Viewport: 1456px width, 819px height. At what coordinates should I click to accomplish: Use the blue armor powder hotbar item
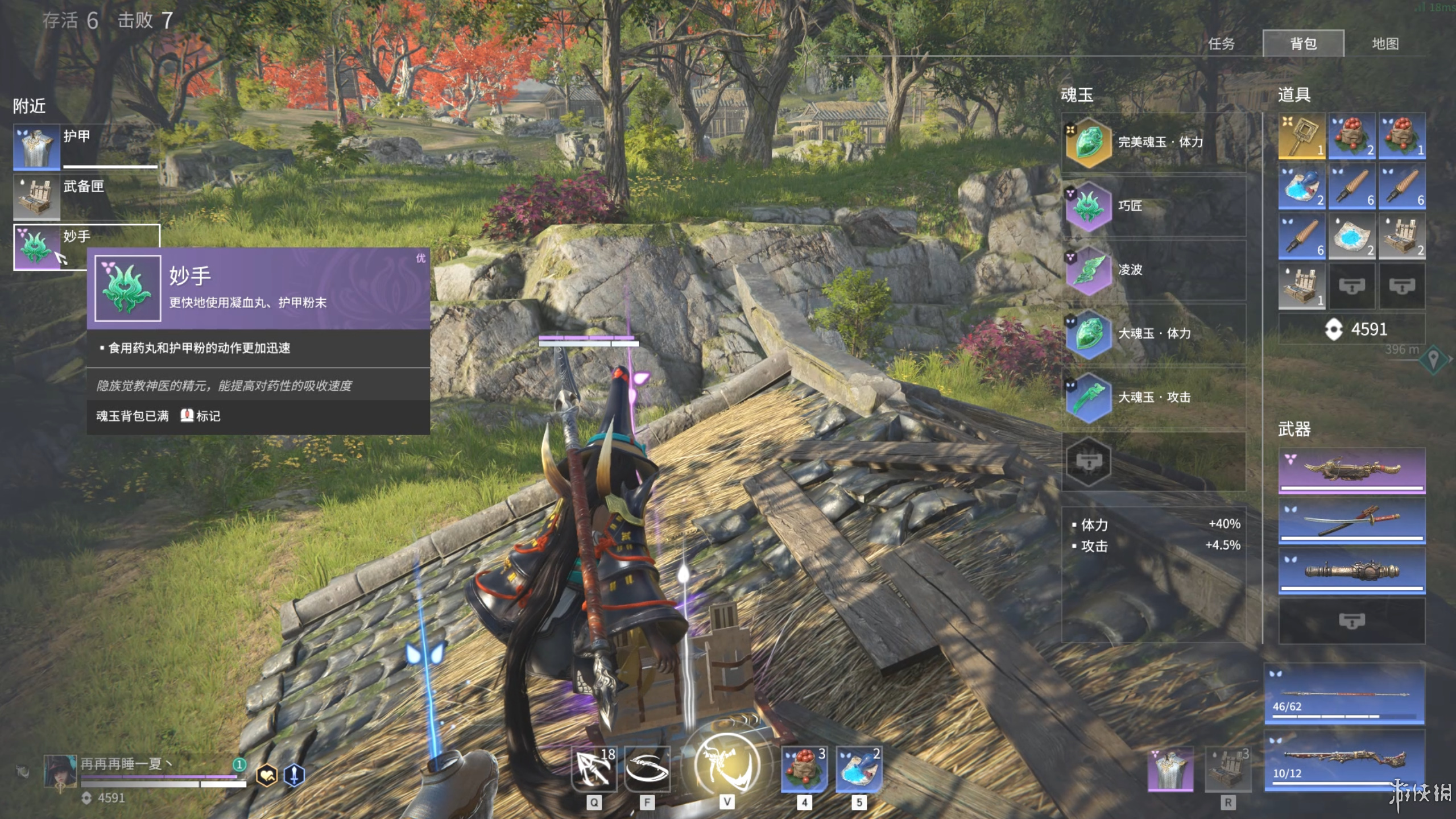(859, 770)
